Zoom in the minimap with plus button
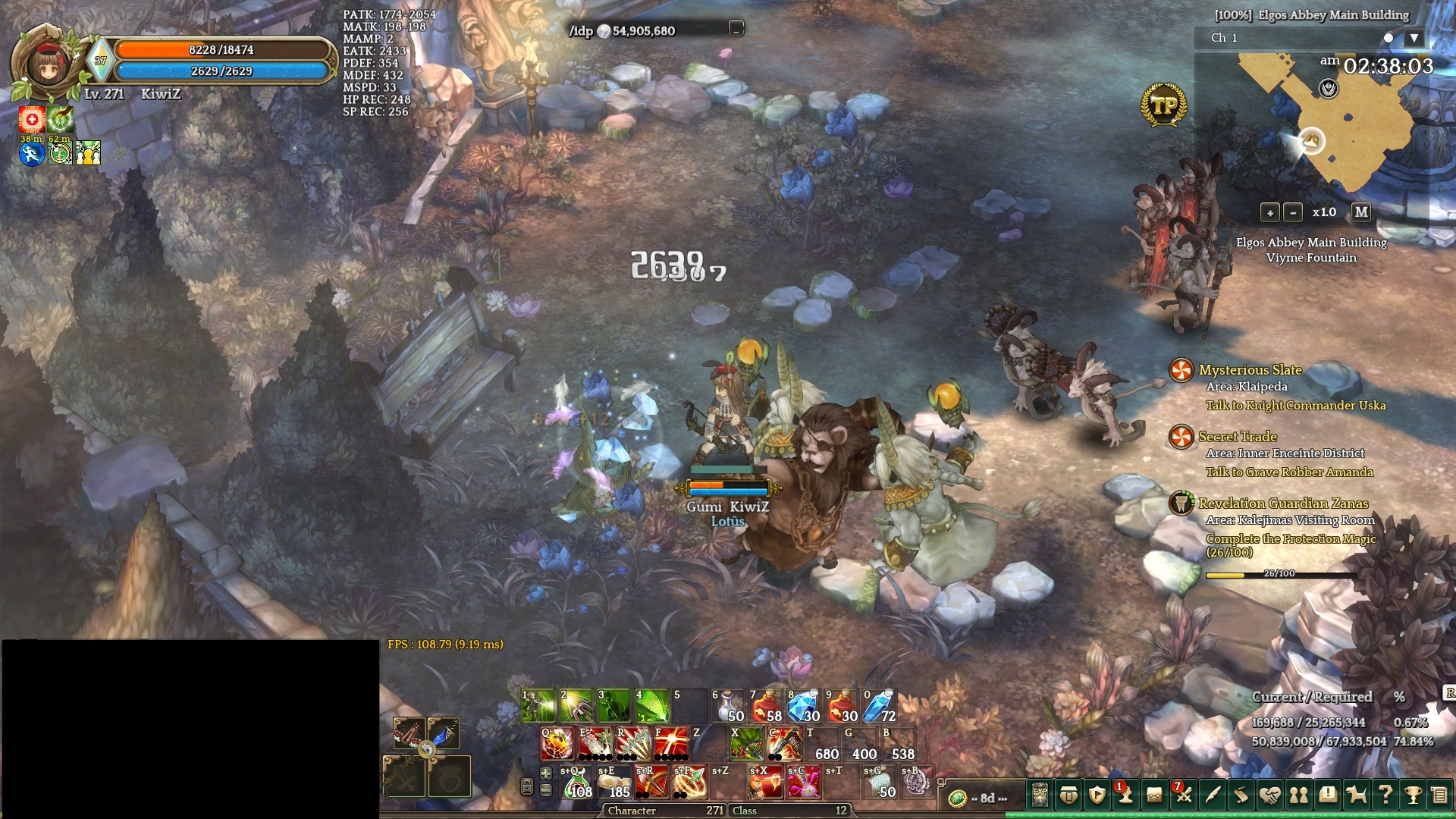This screenshot has width=1456, height=819. 1269,213
